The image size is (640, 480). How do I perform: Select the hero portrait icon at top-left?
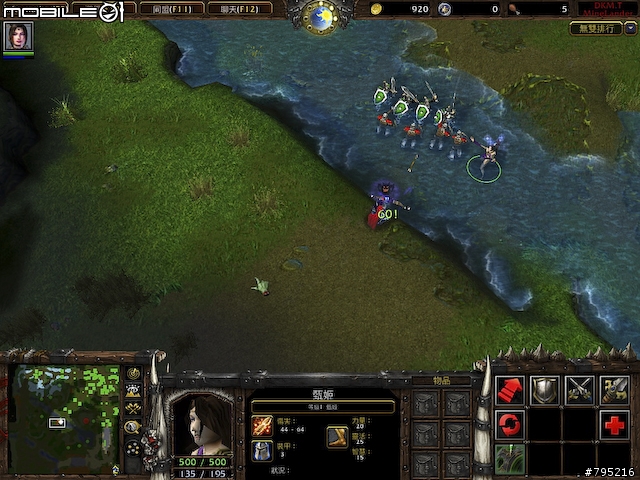coord(18,36)
